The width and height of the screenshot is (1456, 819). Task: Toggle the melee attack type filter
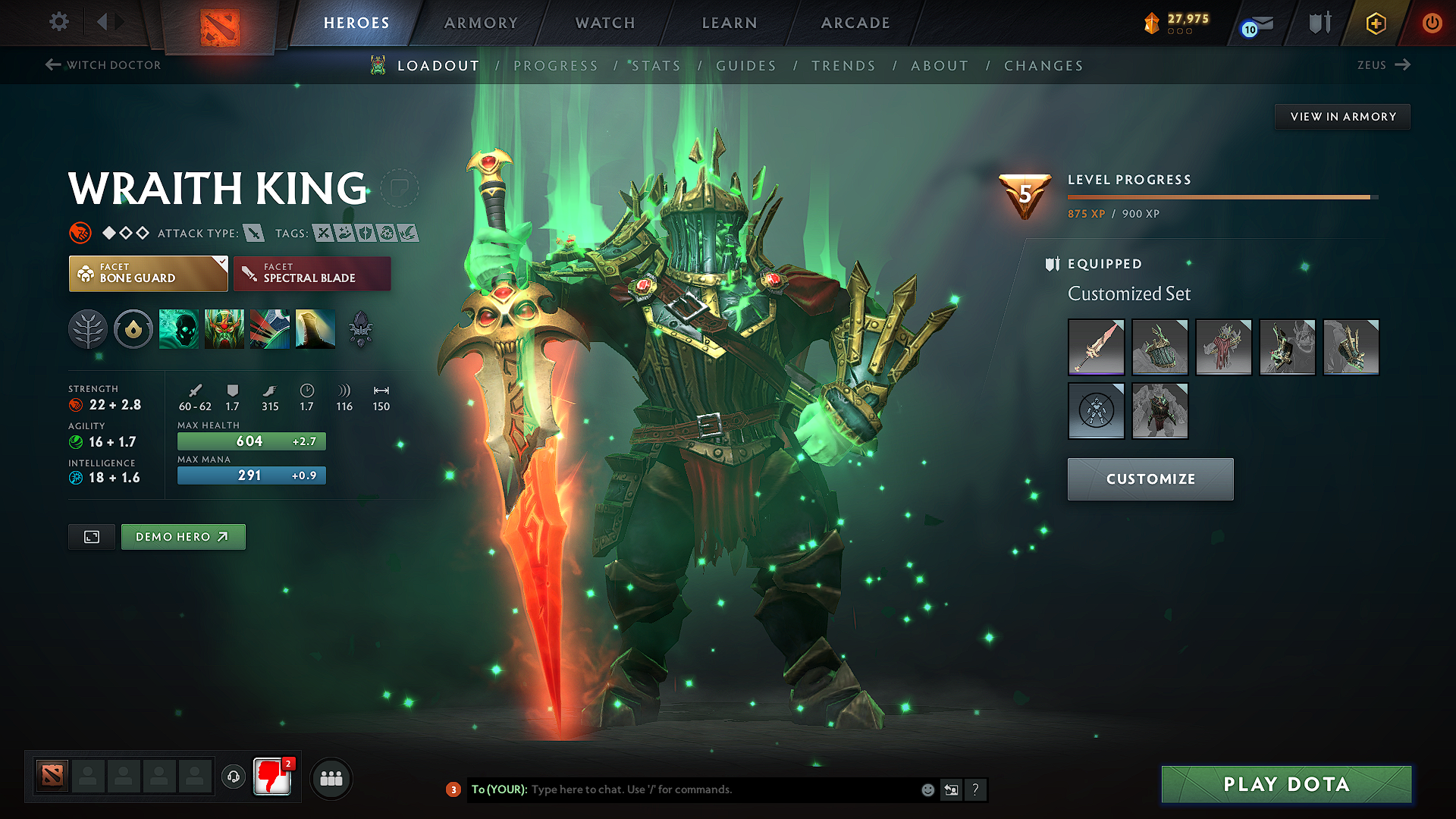[255, 233]
